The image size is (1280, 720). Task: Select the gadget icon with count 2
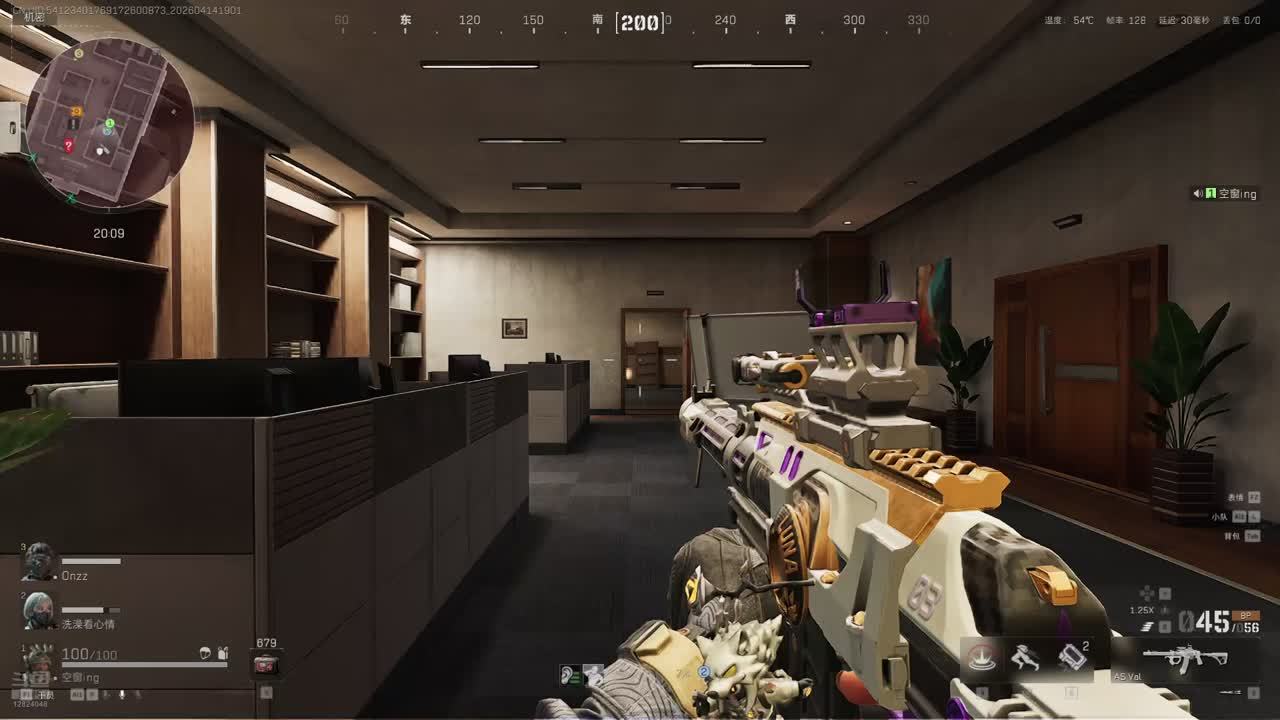[1071, 658]
